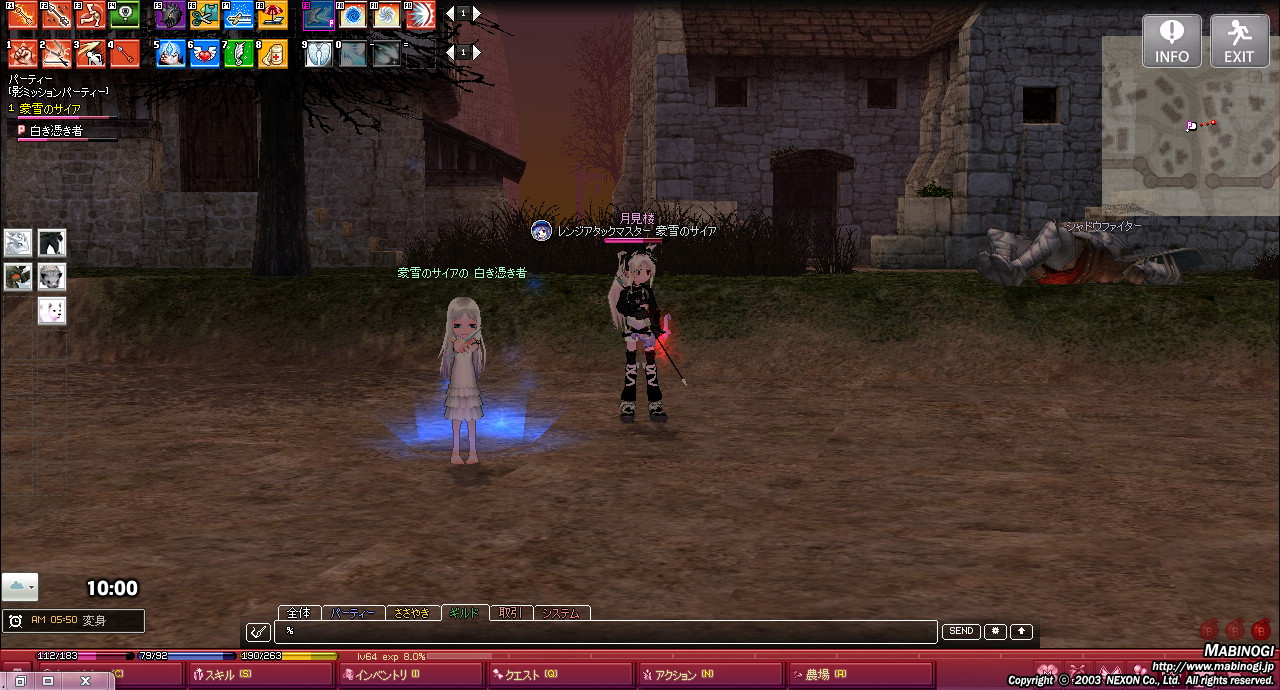The height and width of the screenshot is (690, 1280).
Task: Open the クエスト quest menu
Action: 560,675
